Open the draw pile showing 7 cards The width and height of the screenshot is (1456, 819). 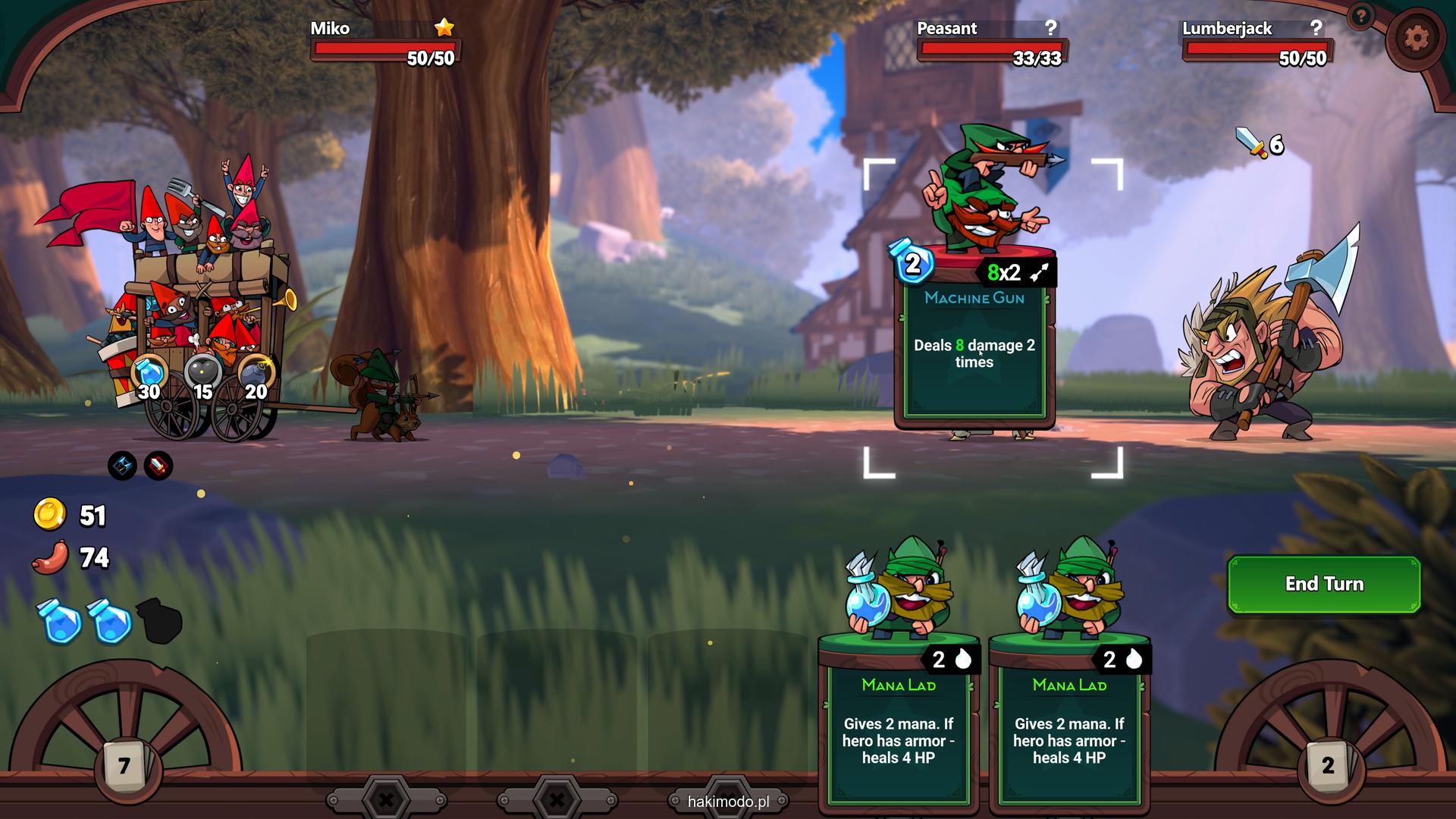pyautogui.click(x=124, y=766)
